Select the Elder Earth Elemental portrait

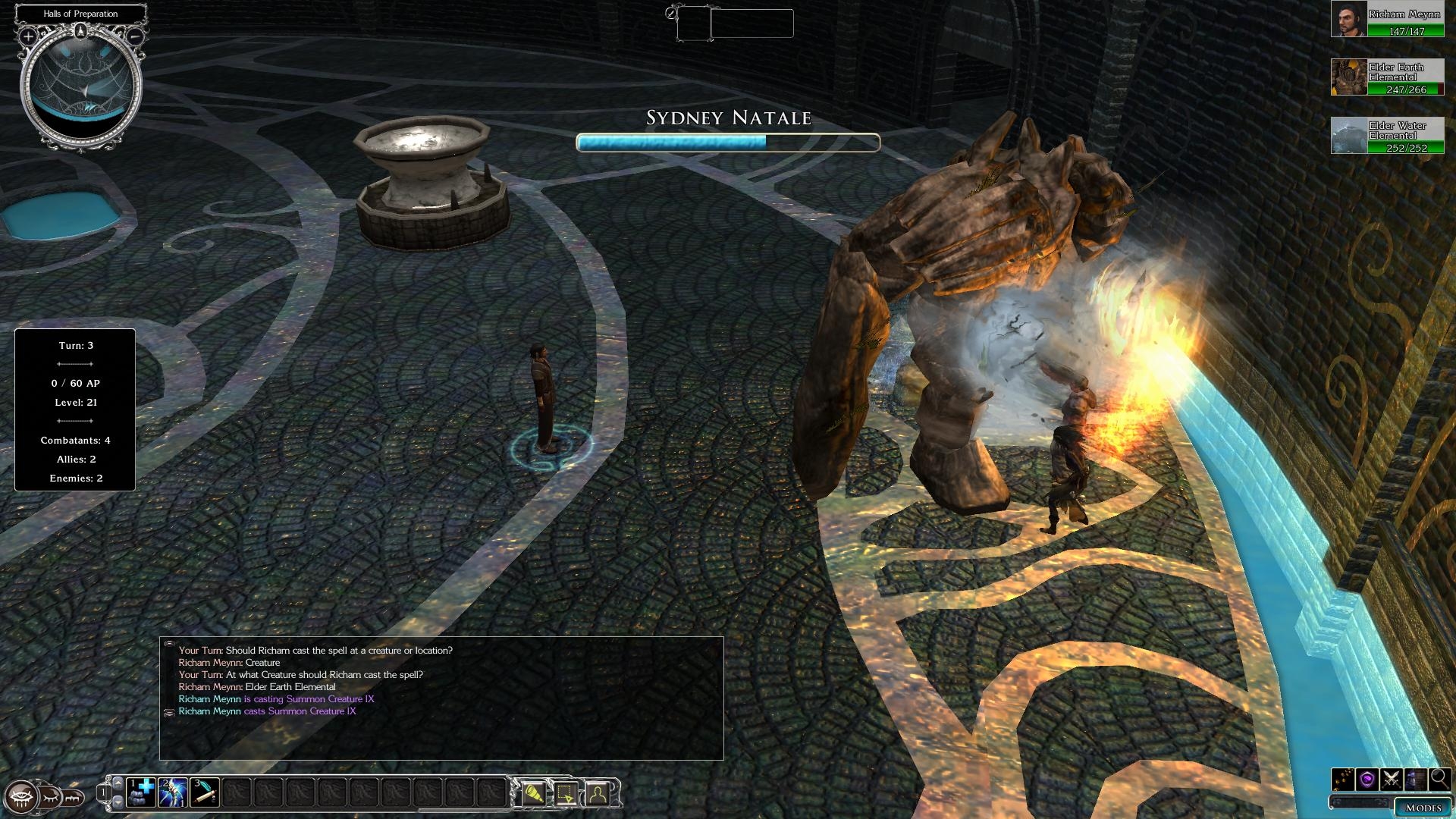point(1349,77)
